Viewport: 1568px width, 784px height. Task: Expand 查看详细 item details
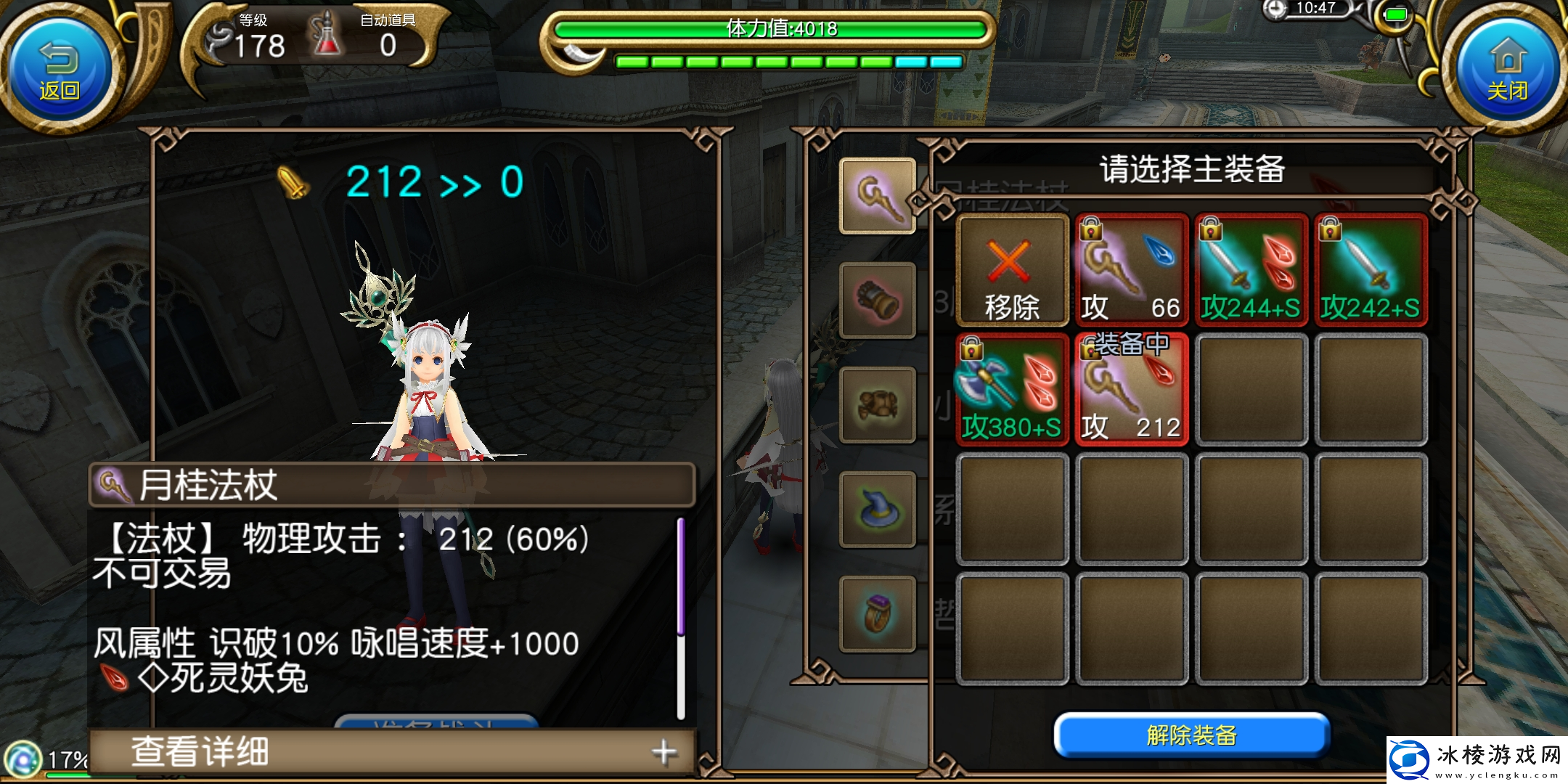click(x=392, y=752)
